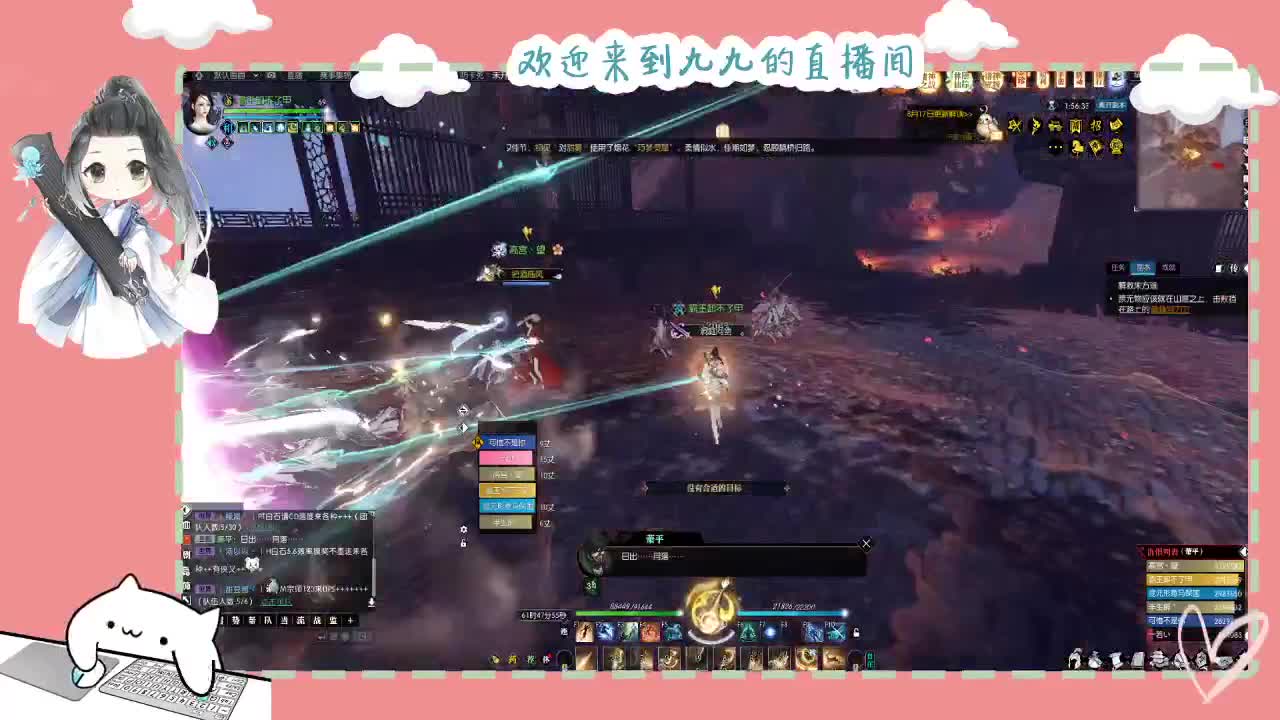Select the F10 skill at the action bar's end
Screen dimensions: 1280x720
click(x=835, y=632)
